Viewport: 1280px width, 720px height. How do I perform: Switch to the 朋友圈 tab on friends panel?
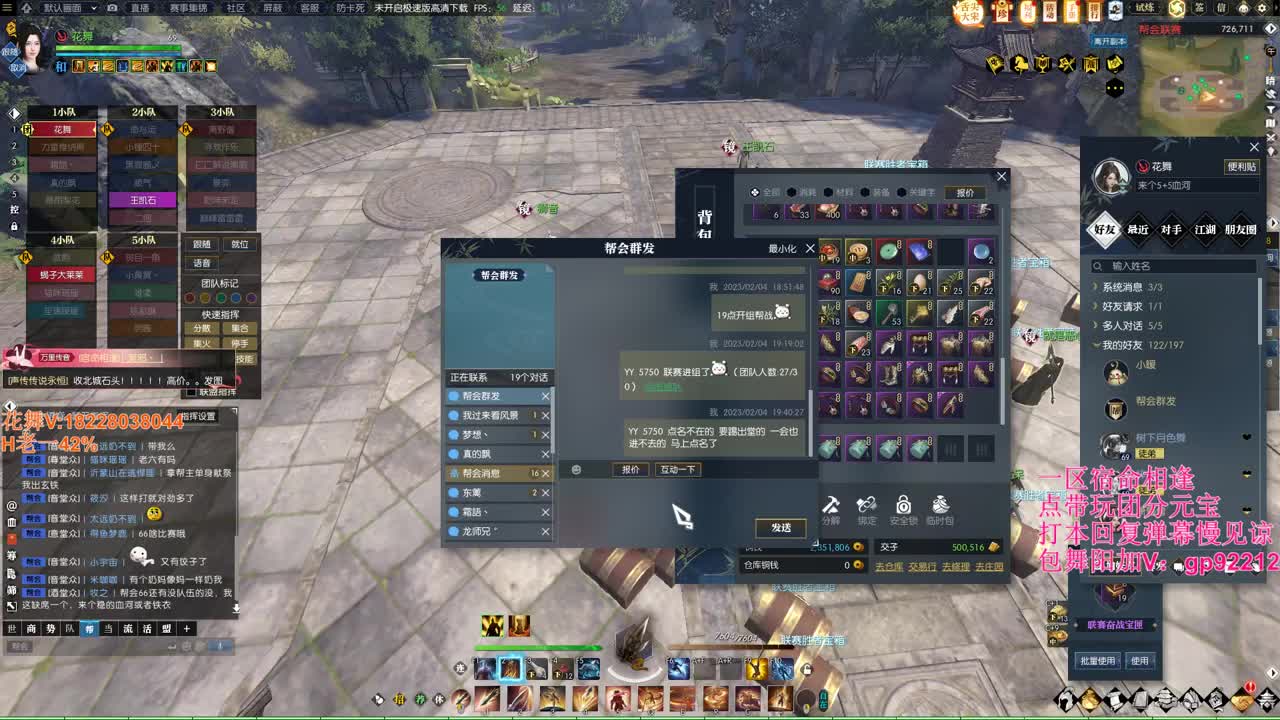point(1240,229)
